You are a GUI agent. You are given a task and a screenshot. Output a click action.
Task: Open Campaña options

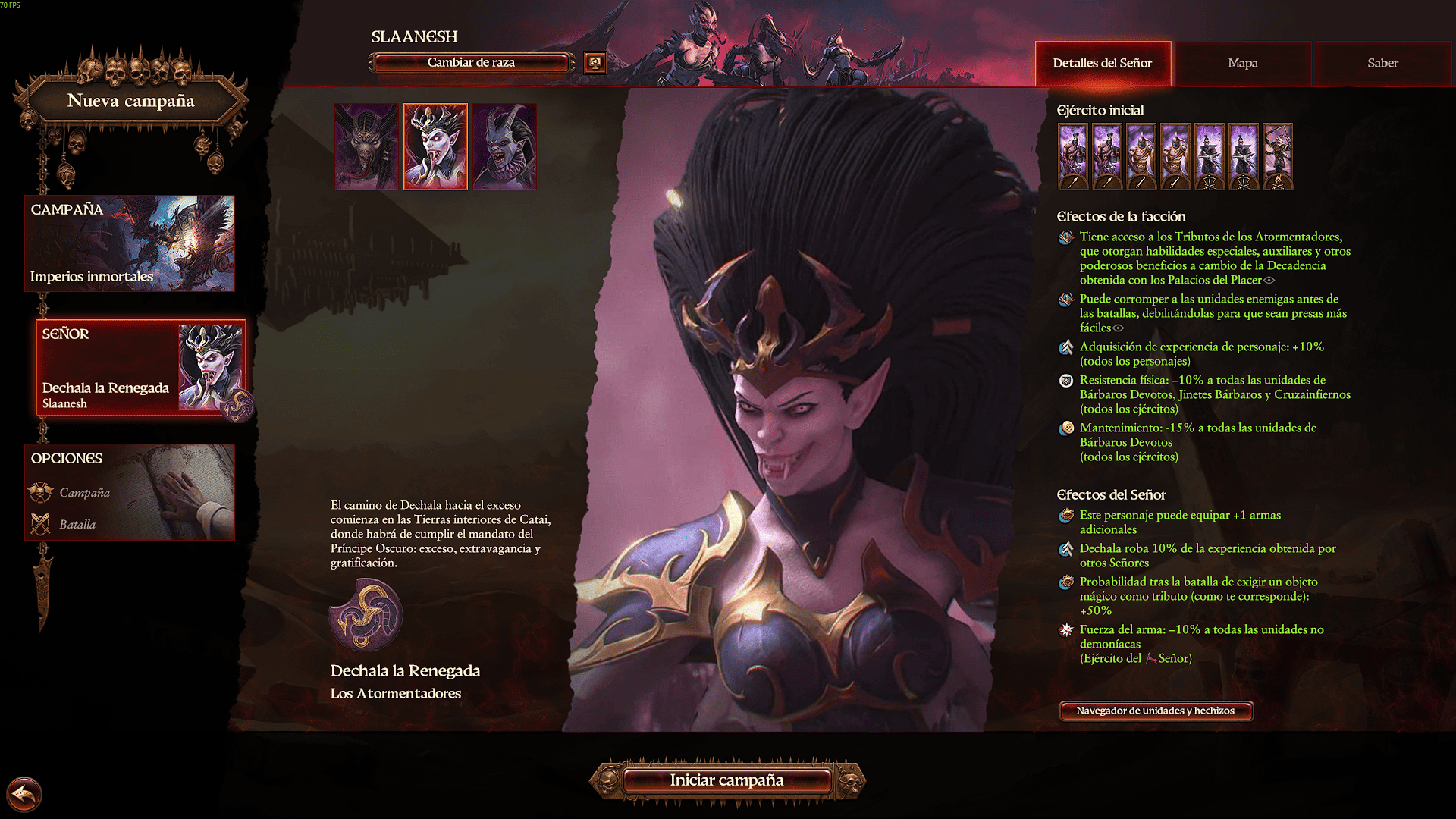(84, 493)
